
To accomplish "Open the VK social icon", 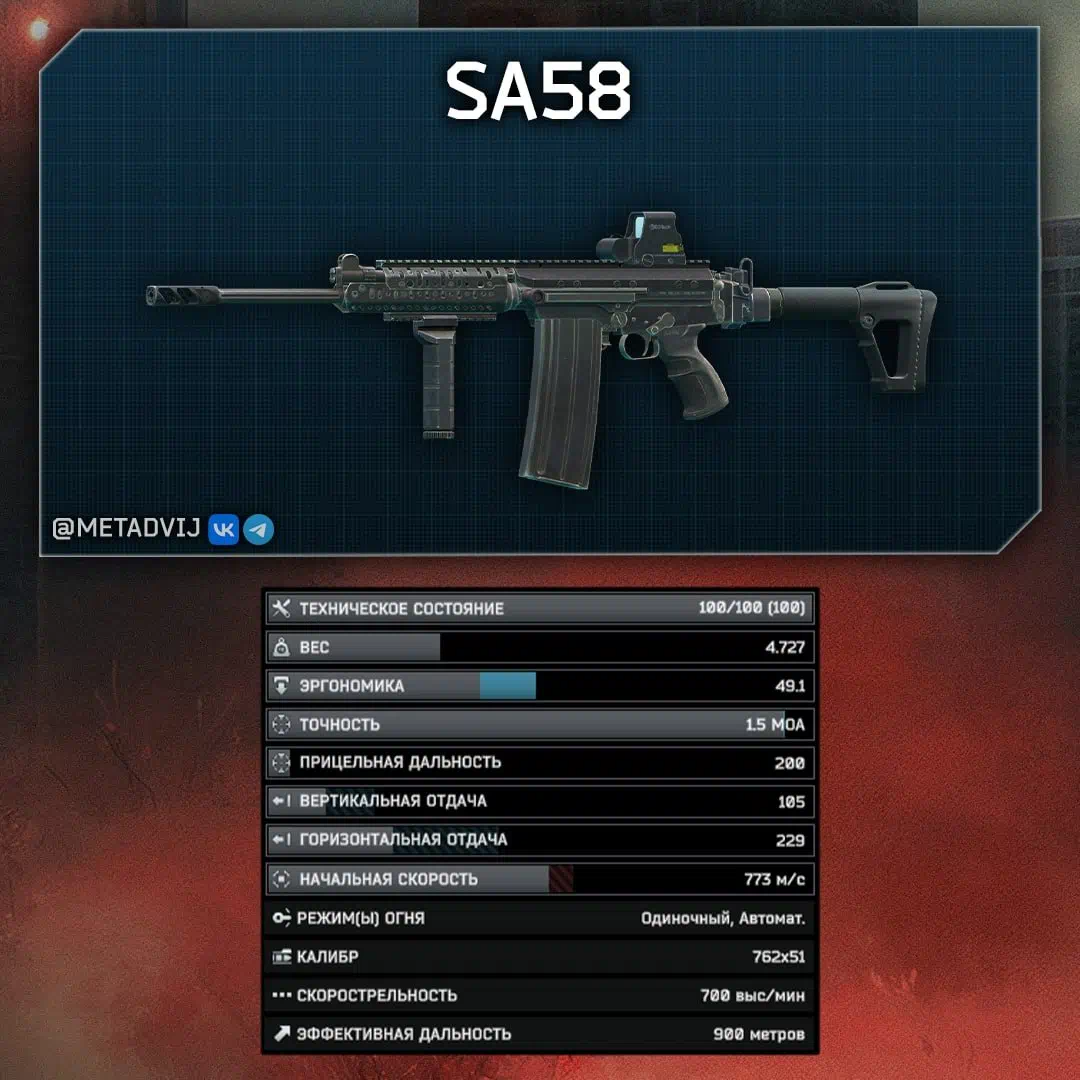I will point(223,530).
